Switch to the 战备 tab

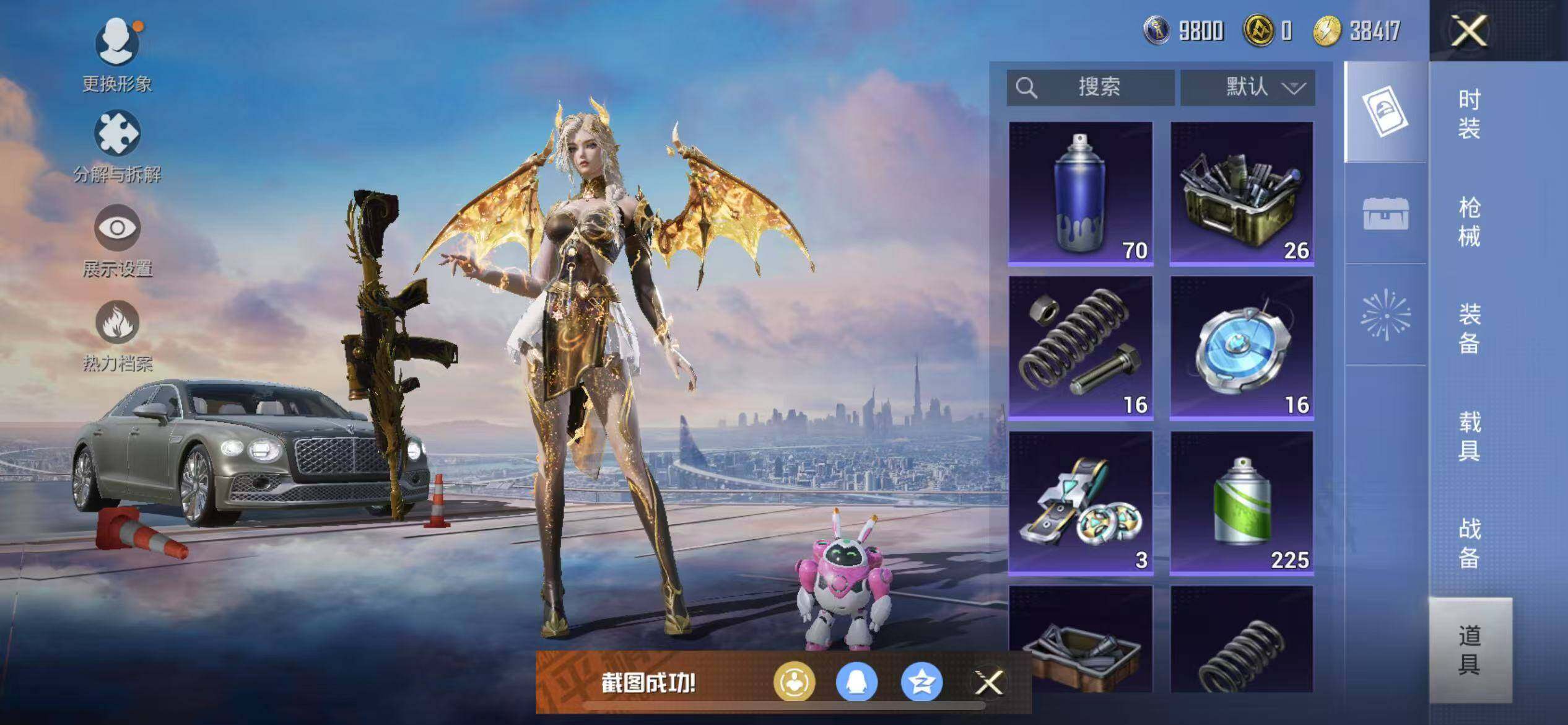[x=1469, y=543]
